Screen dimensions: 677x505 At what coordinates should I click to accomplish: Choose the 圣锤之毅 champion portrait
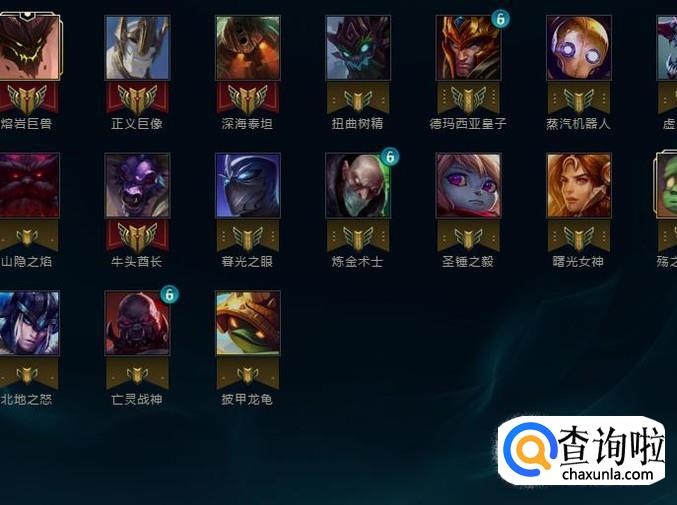pos(468,185)
